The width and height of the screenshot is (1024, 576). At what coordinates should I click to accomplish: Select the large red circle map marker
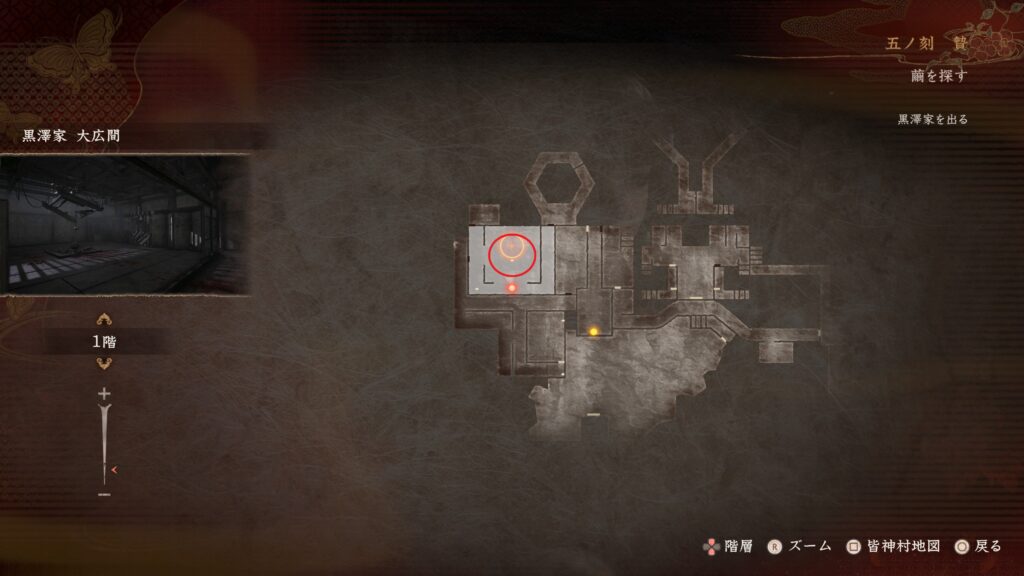512,253
